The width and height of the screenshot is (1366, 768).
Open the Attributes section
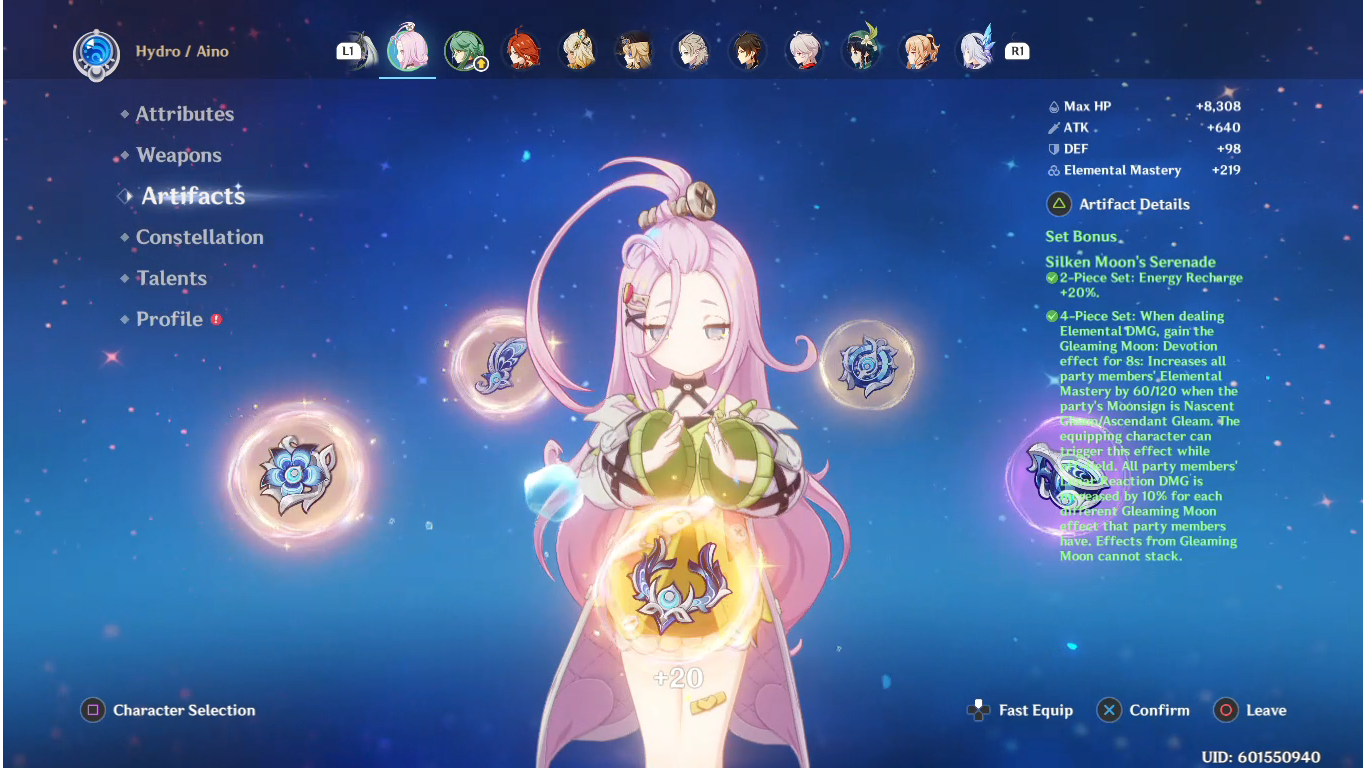point(184,114)
